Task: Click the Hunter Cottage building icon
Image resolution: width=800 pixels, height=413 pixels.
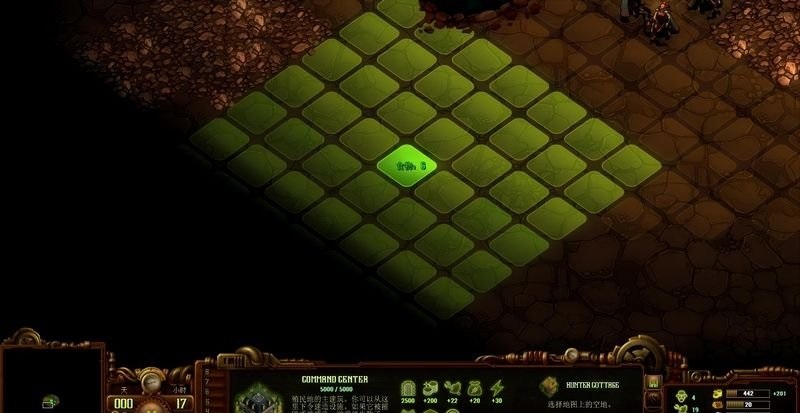Action: pos(550,386)
